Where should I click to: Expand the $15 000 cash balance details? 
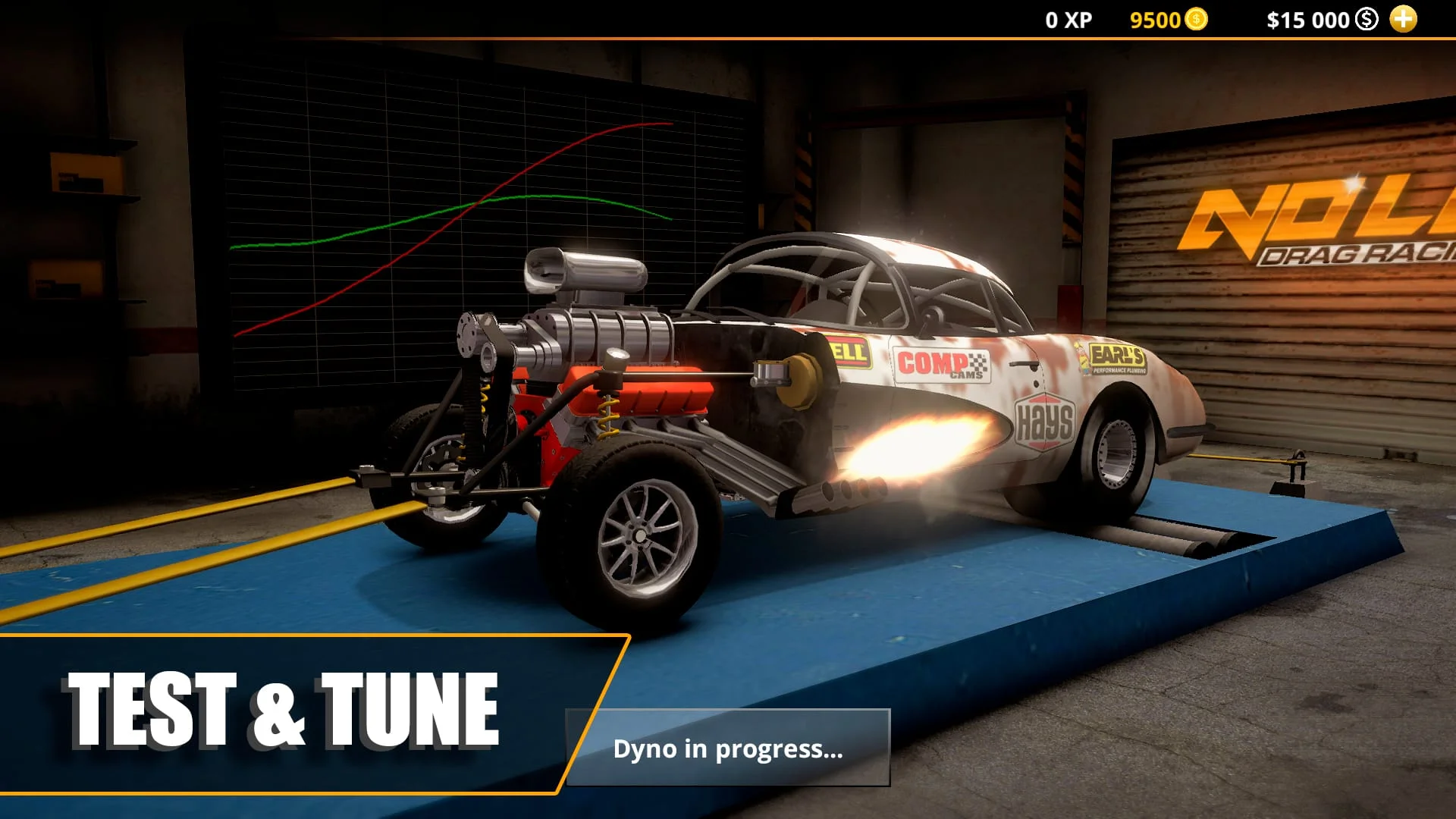(x=1308, y=19)
